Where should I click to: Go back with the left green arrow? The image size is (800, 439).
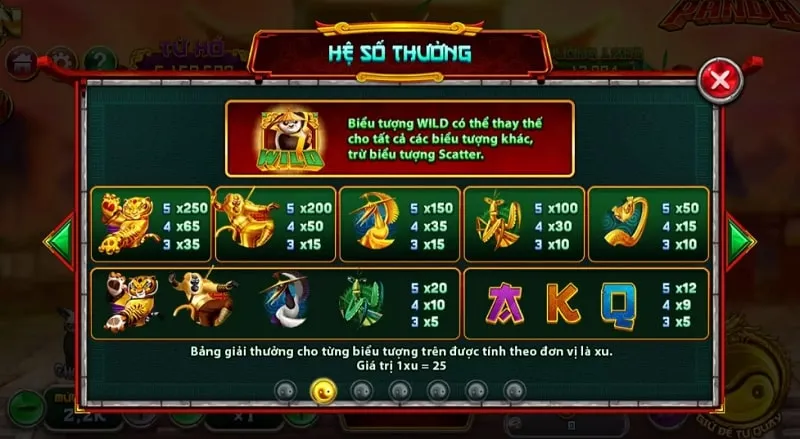pyautogui.click(x=60, y=240)
